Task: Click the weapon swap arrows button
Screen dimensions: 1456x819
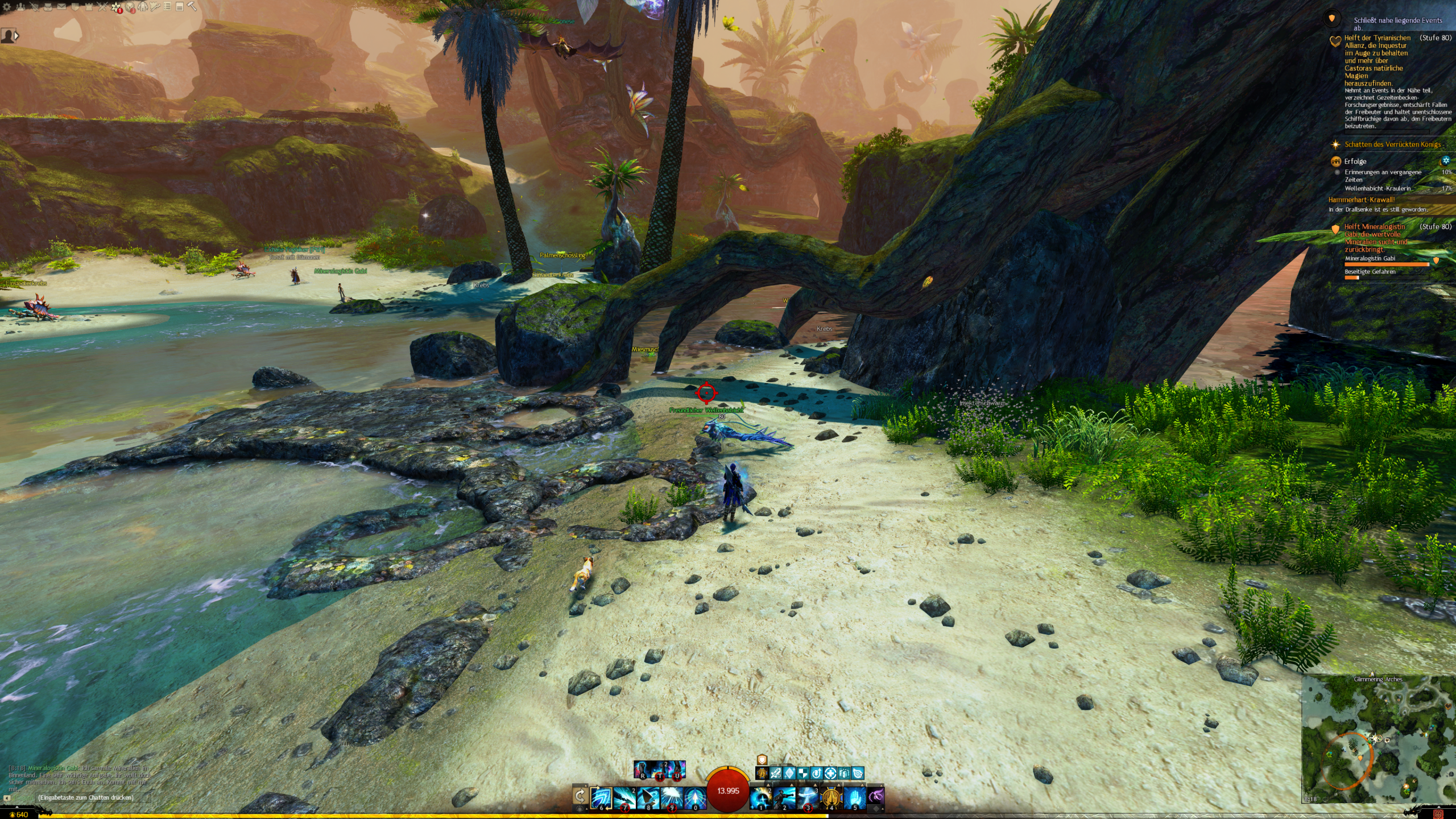Action: pos(580,795)
